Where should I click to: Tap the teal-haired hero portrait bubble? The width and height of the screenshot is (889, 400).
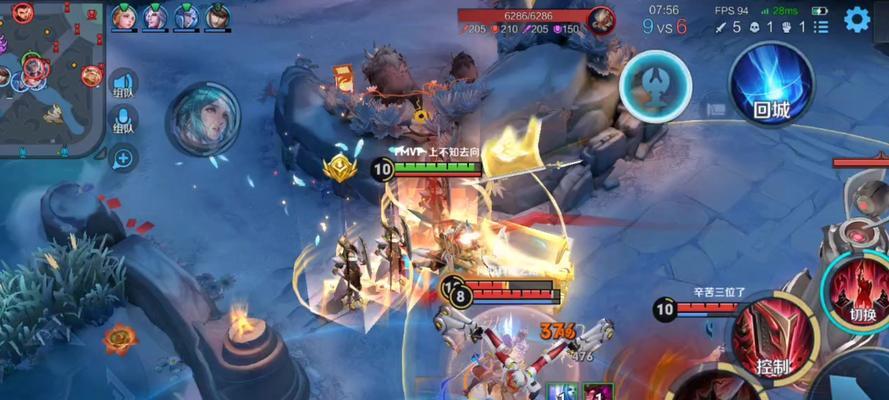click(x=203, y=119)
